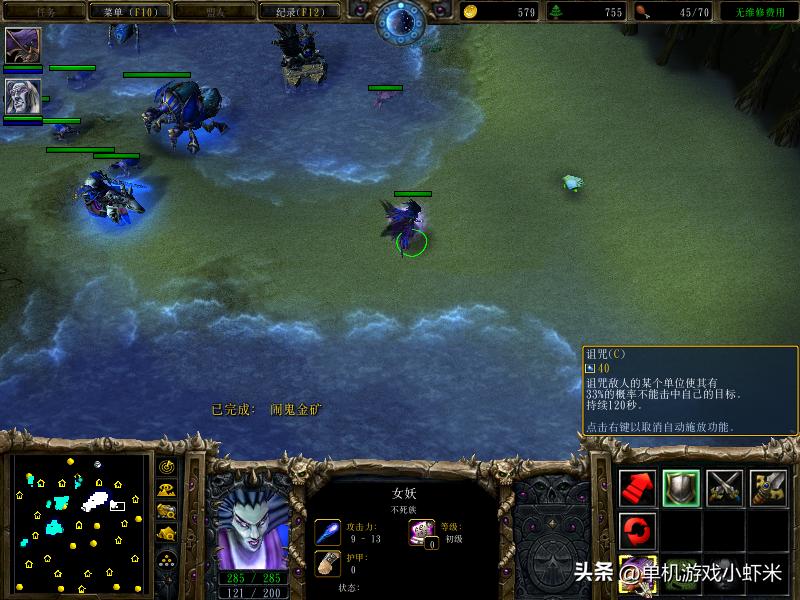Toggle the minimap creep camp display button
800x600 pixels.
pyautogui.click(x=166, y=535)
